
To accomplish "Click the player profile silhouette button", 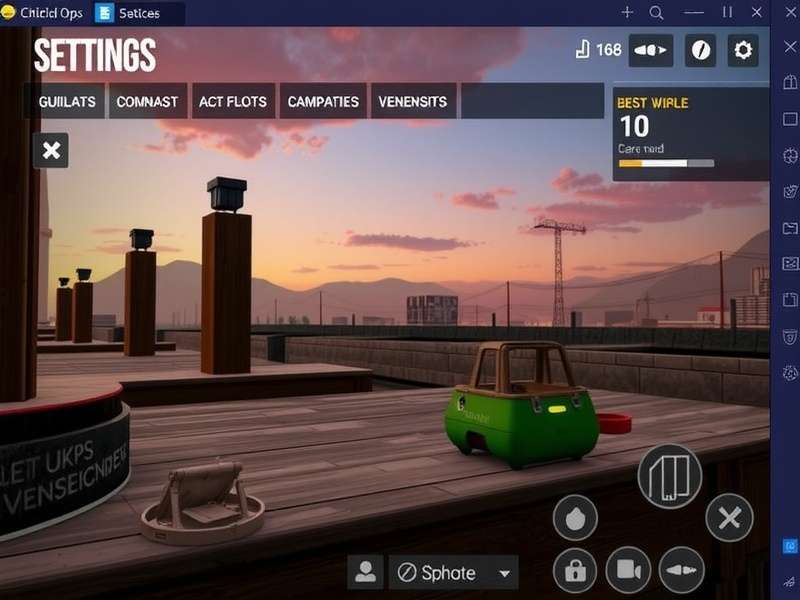I will coord(365,573).
